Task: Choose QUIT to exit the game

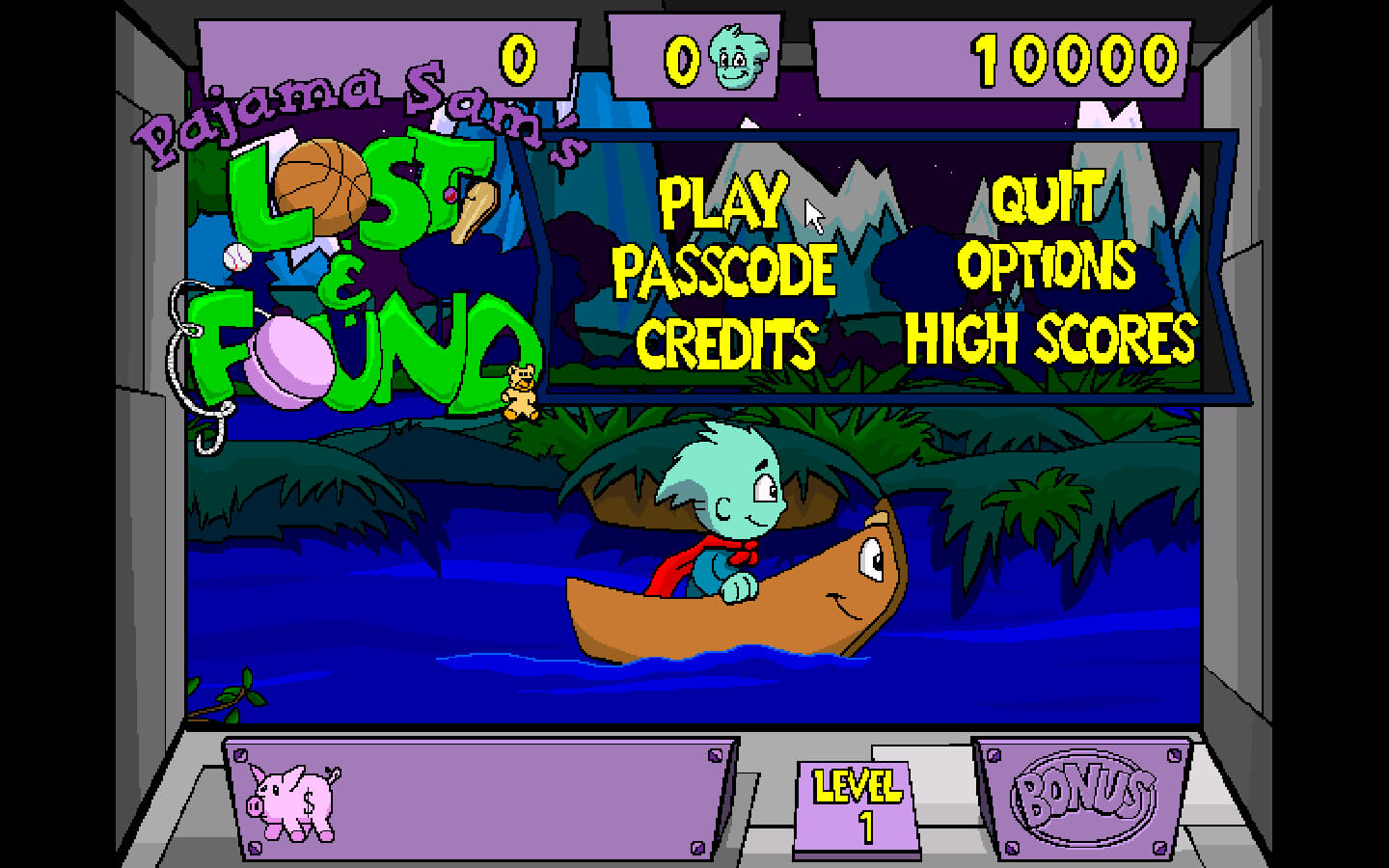Action: click(1047, 199)
